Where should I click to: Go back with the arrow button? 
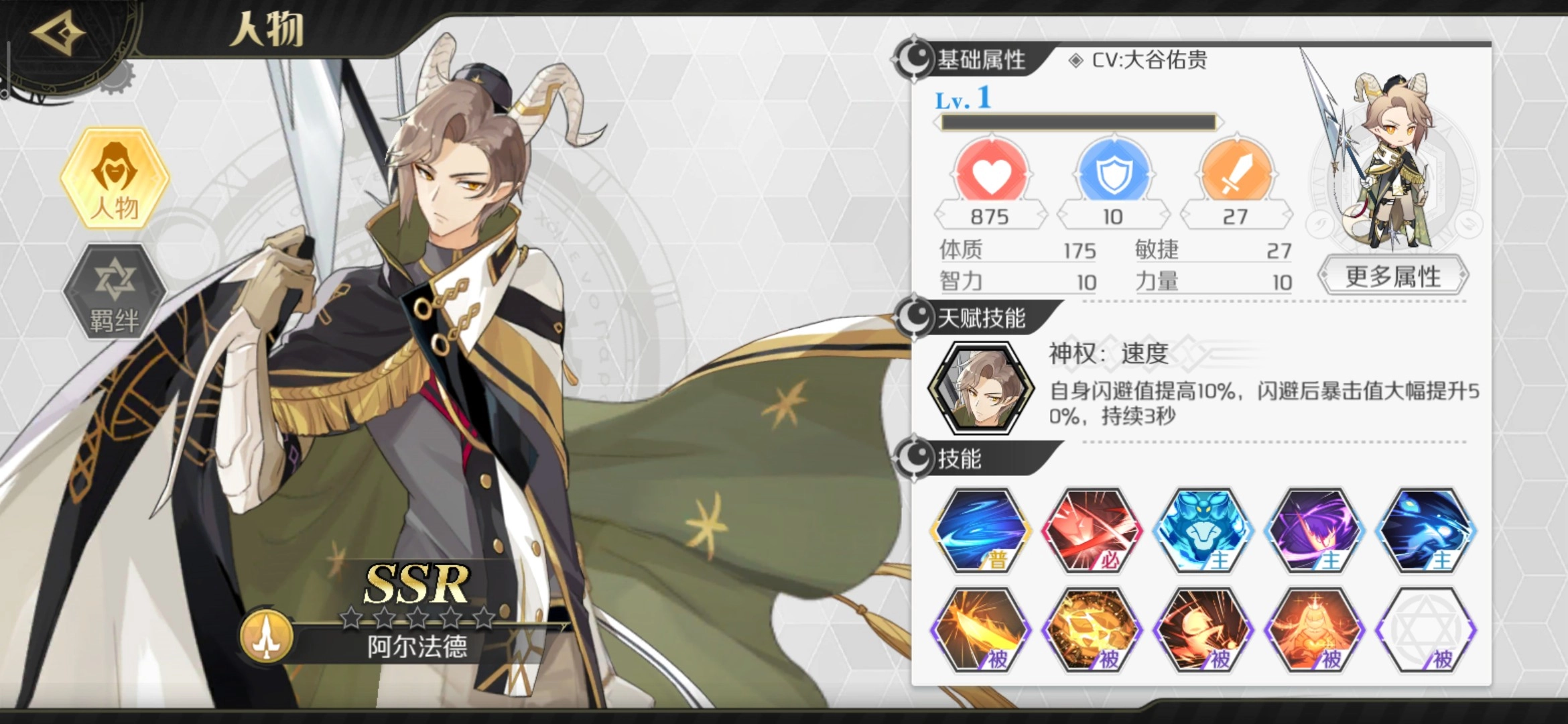pos(58,34)
